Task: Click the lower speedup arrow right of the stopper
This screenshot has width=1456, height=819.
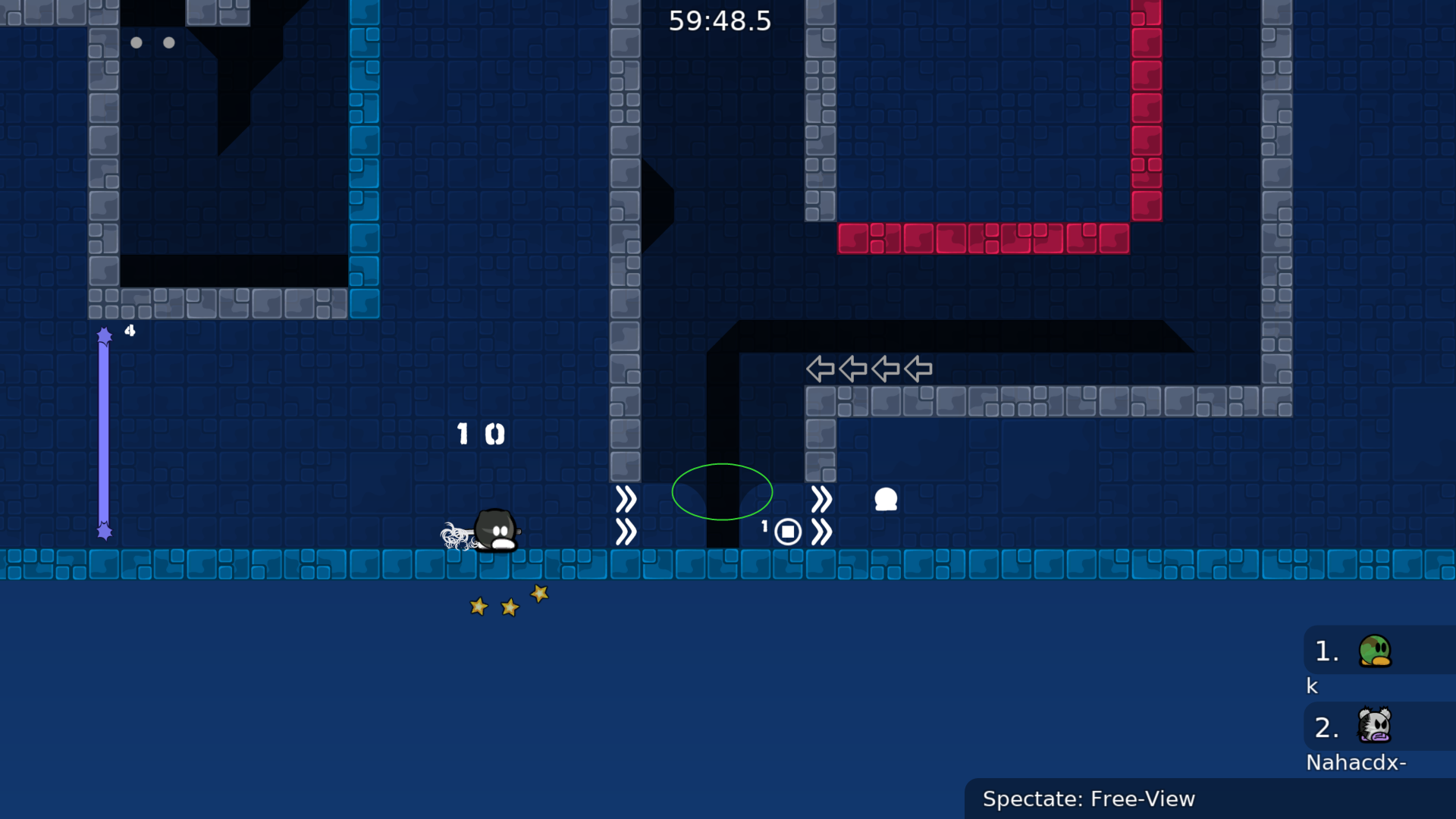Action: (x=822, y=532)
